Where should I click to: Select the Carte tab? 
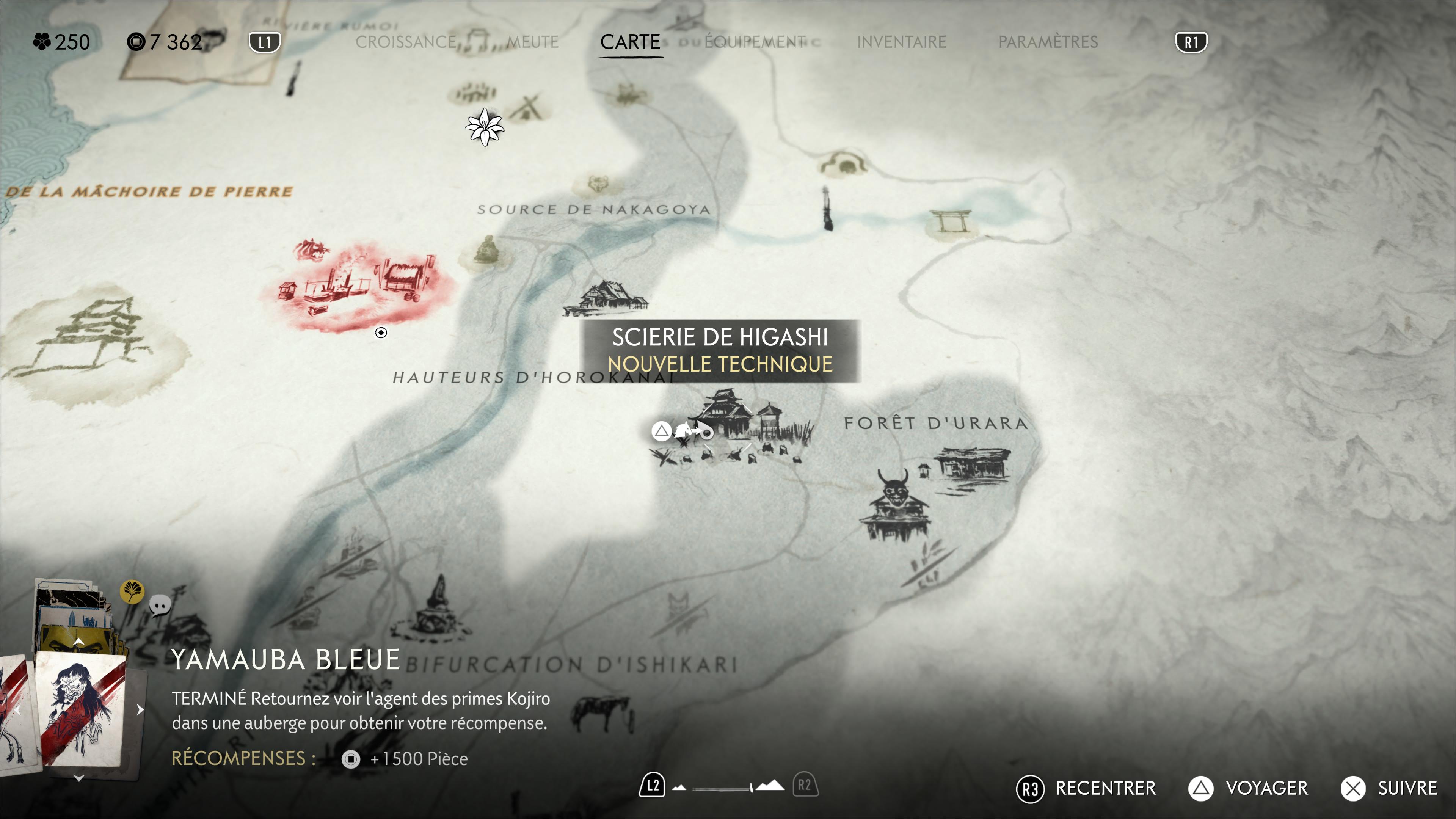click(630, 42)
